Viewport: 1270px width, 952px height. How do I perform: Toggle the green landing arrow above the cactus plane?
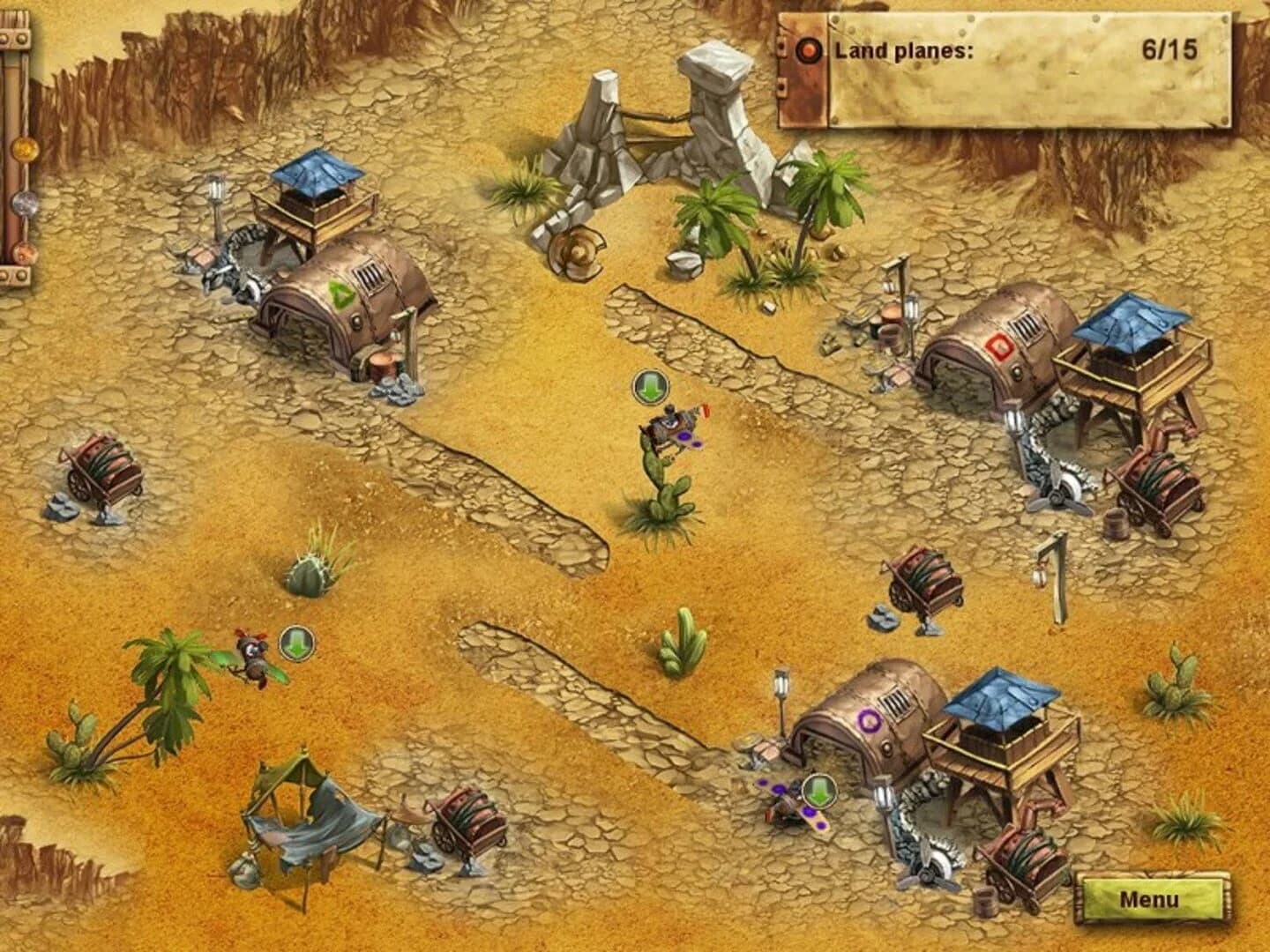tap(652, 388)
